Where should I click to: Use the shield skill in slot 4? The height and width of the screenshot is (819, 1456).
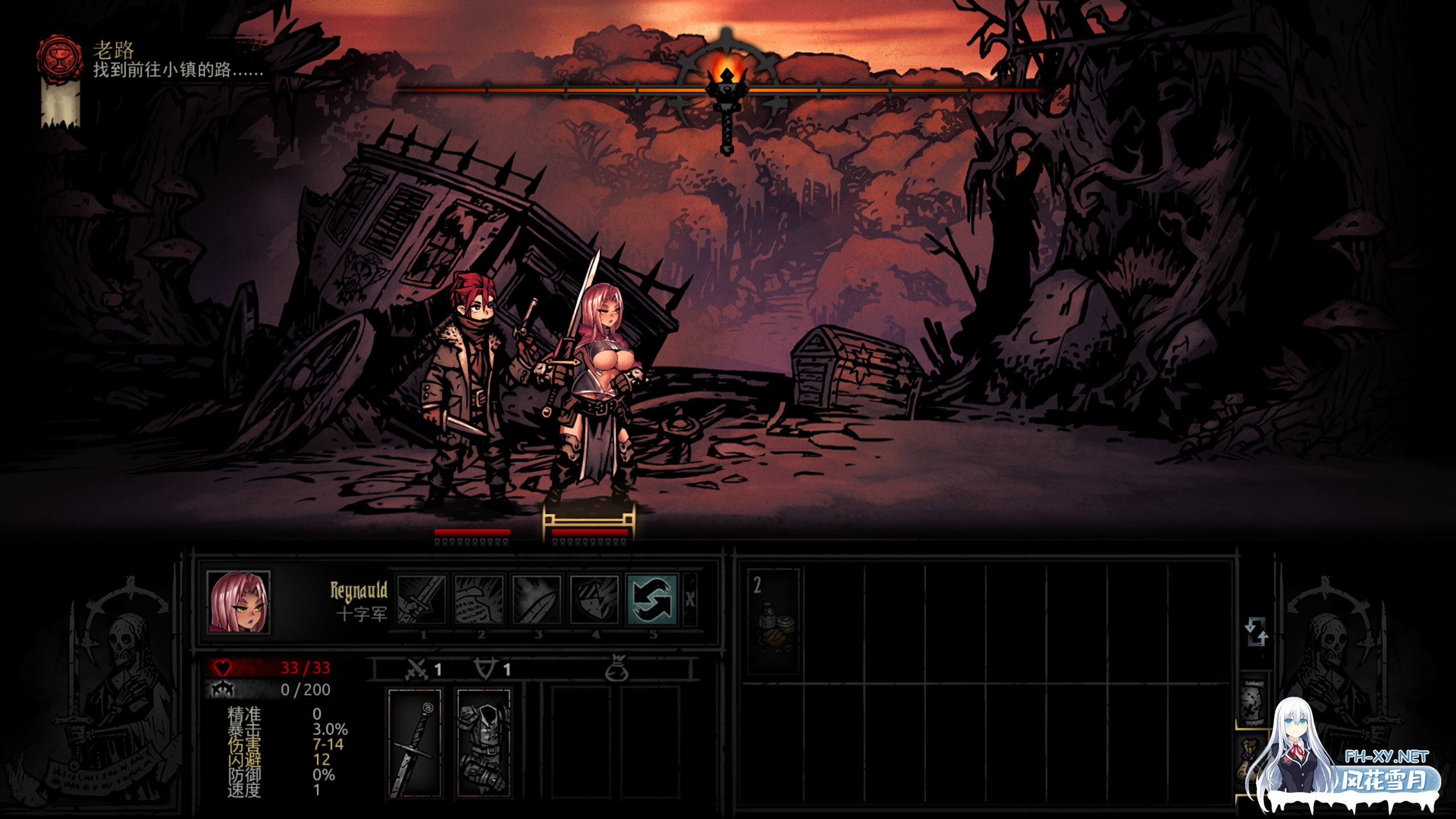pos(594,599)
